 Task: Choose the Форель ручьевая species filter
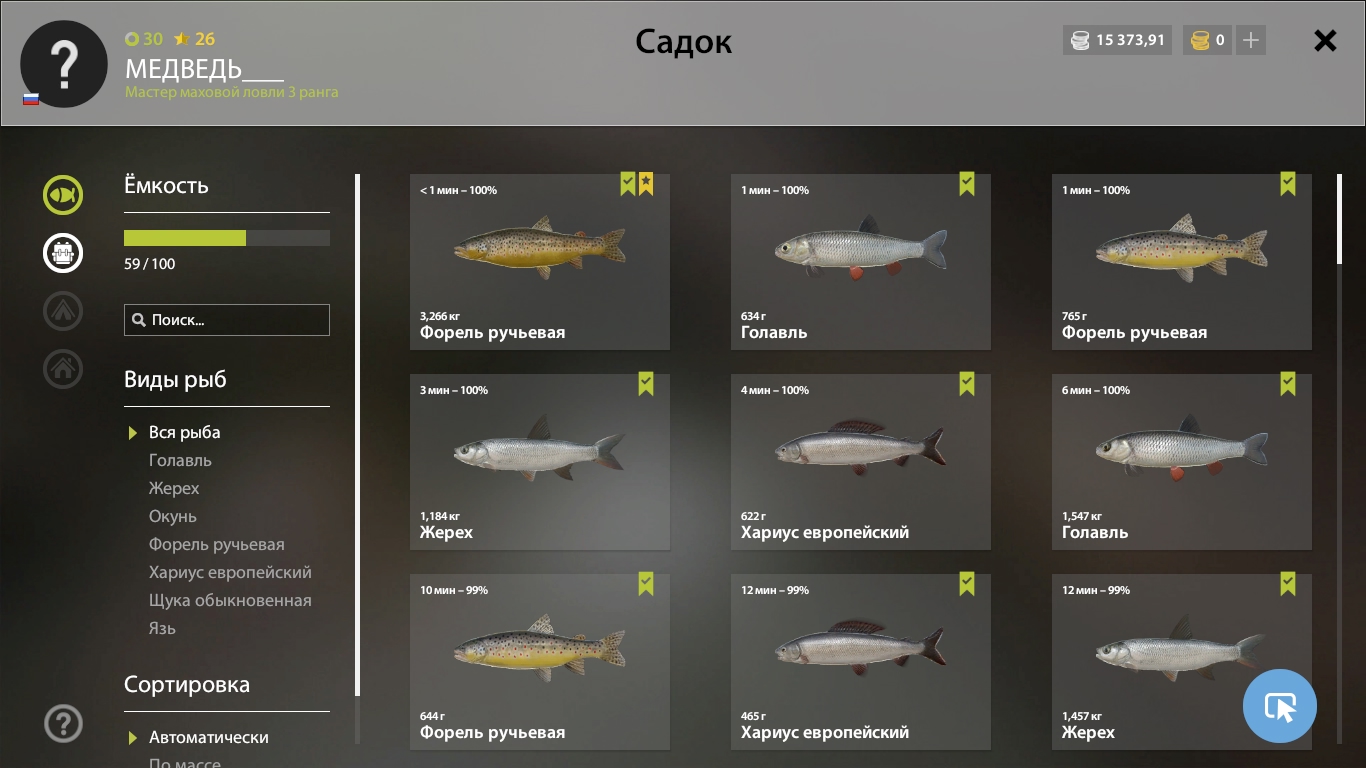216,544
